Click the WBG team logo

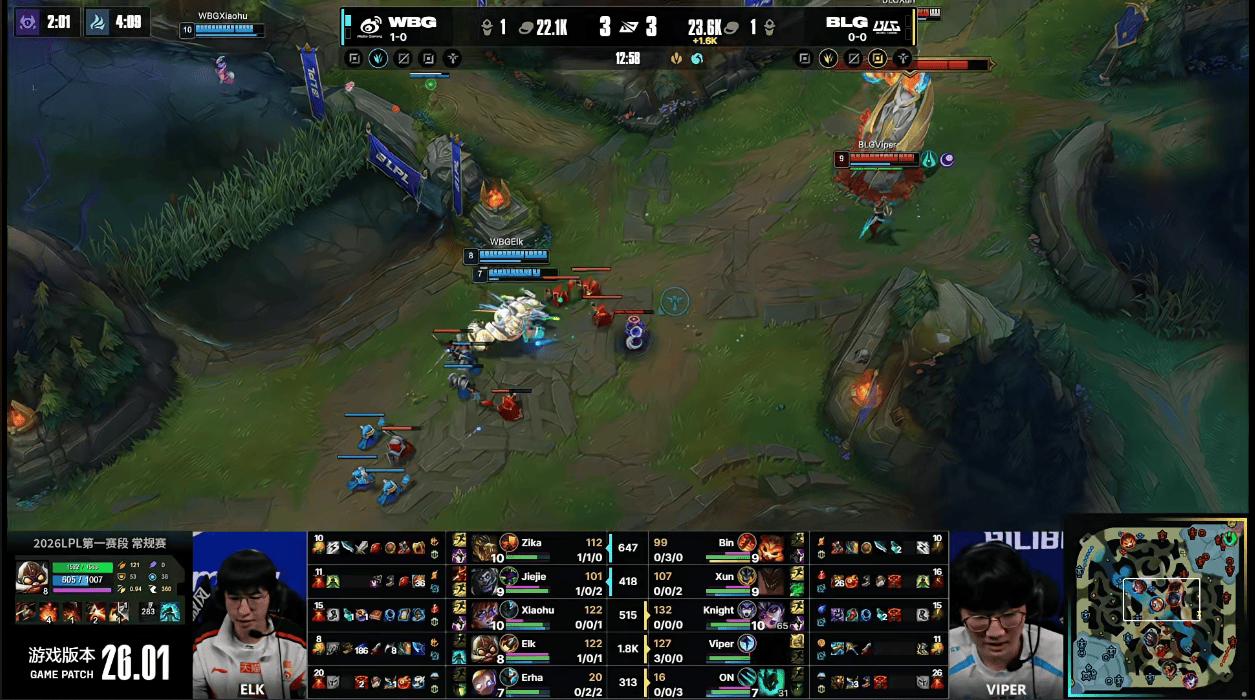[x=370, y=26]
